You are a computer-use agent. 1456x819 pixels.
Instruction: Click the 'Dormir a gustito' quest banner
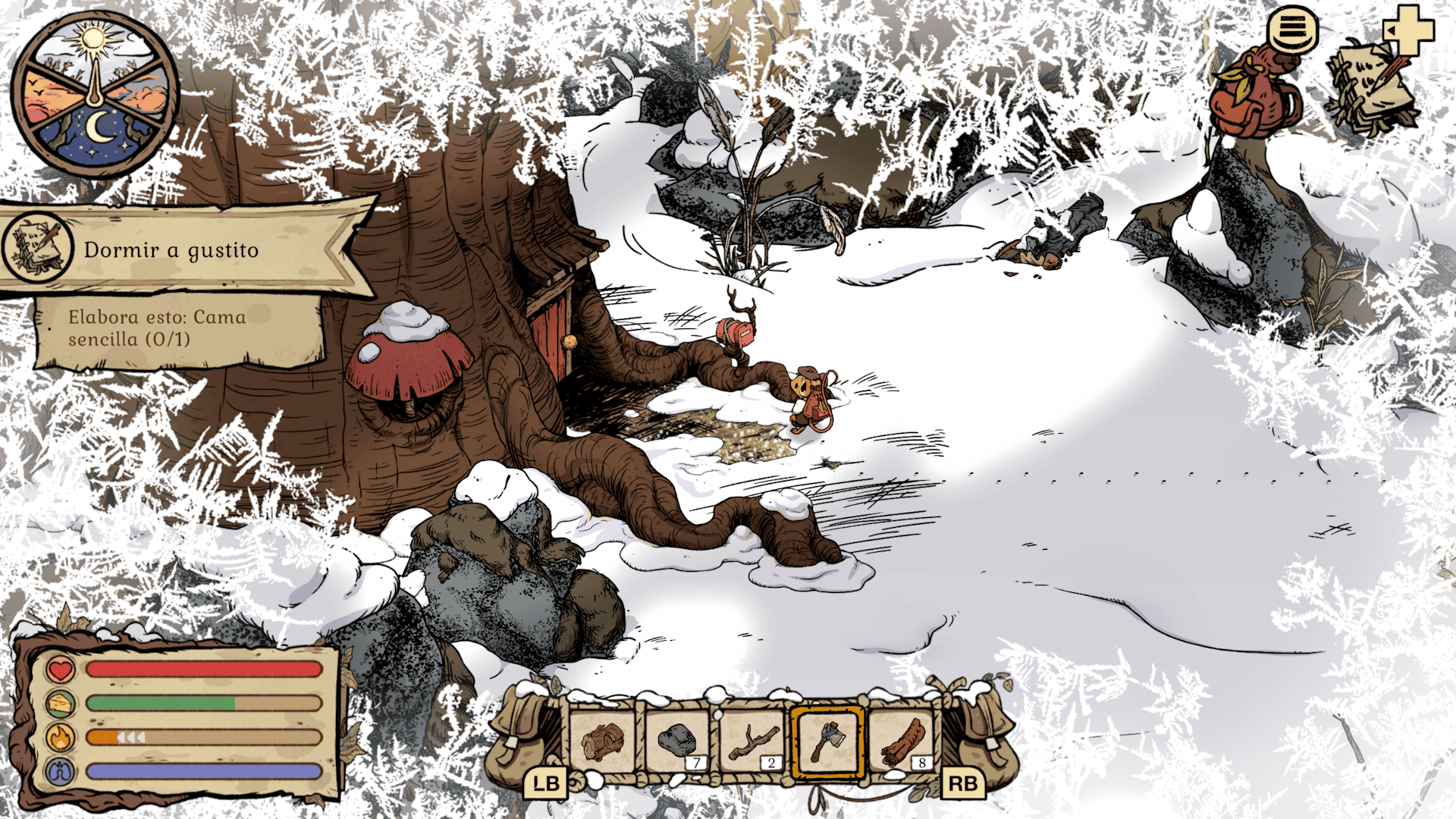182,250
